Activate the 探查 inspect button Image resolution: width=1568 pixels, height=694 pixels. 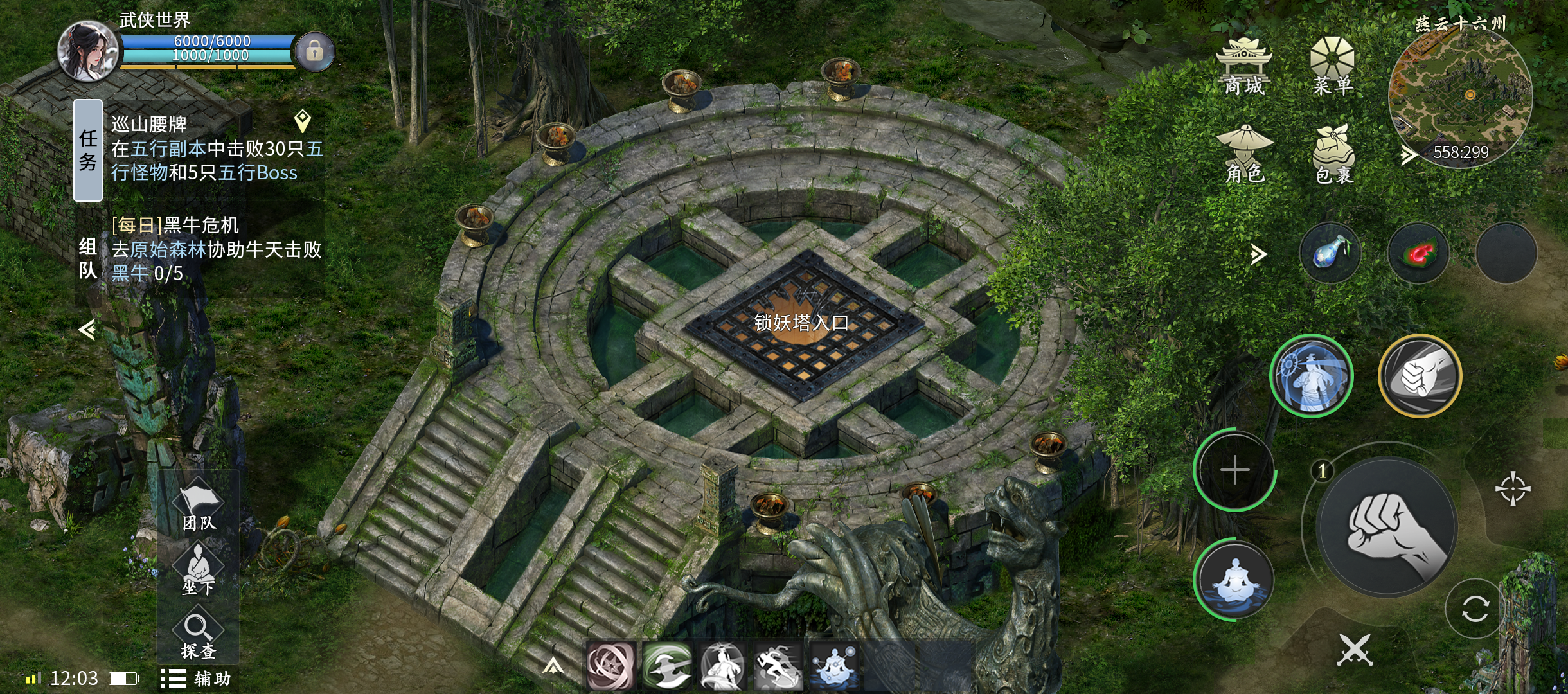click(x=199, y=636)
